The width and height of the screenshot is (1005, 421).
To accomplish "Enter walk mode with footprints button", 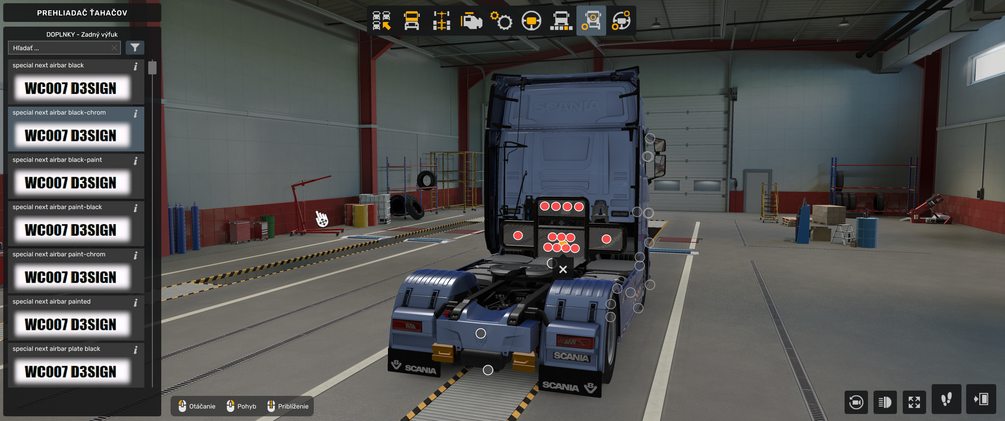I will (x=946, y=399).
